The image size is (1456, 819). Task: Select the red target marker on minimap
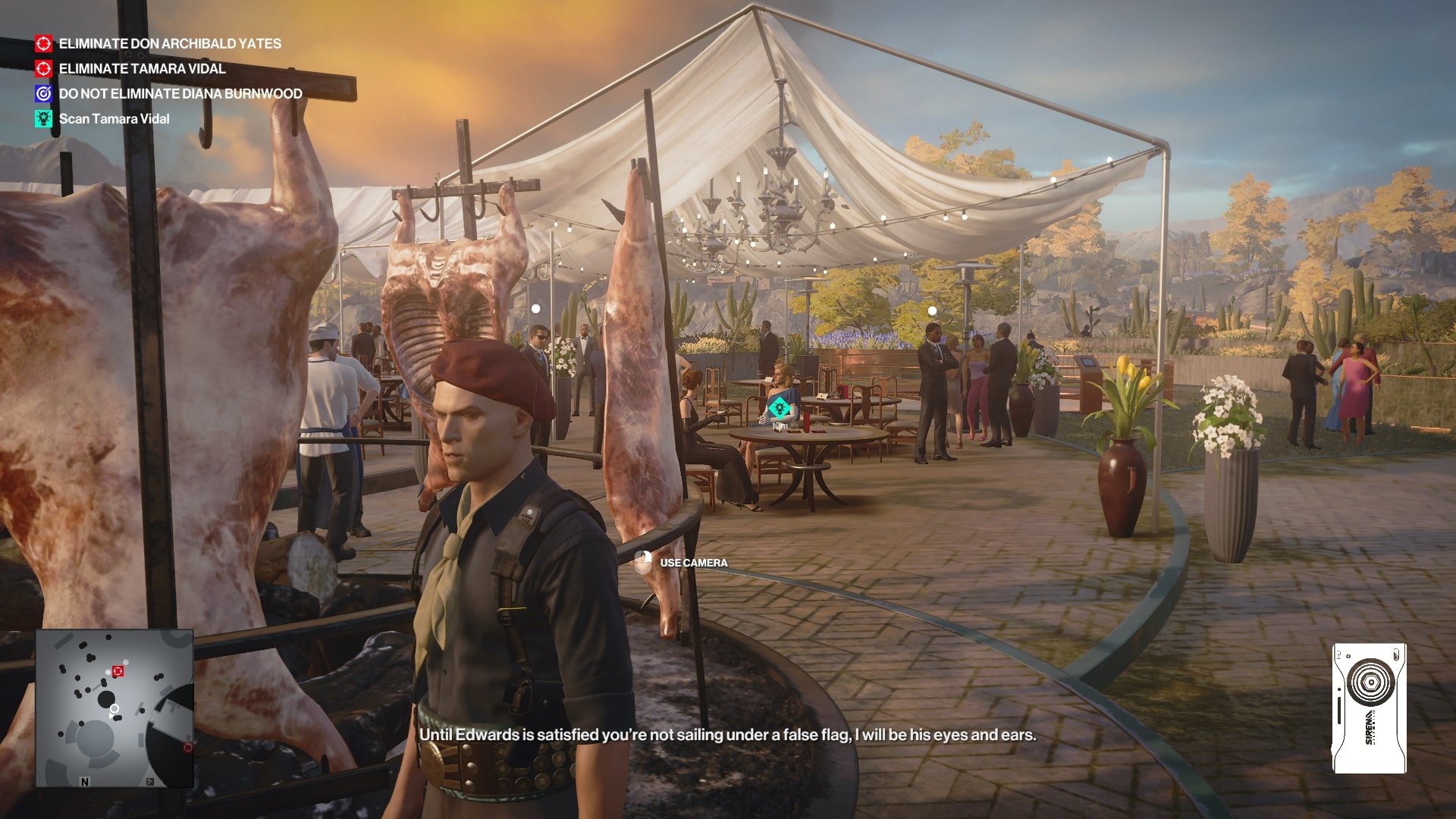pos(118,671)
